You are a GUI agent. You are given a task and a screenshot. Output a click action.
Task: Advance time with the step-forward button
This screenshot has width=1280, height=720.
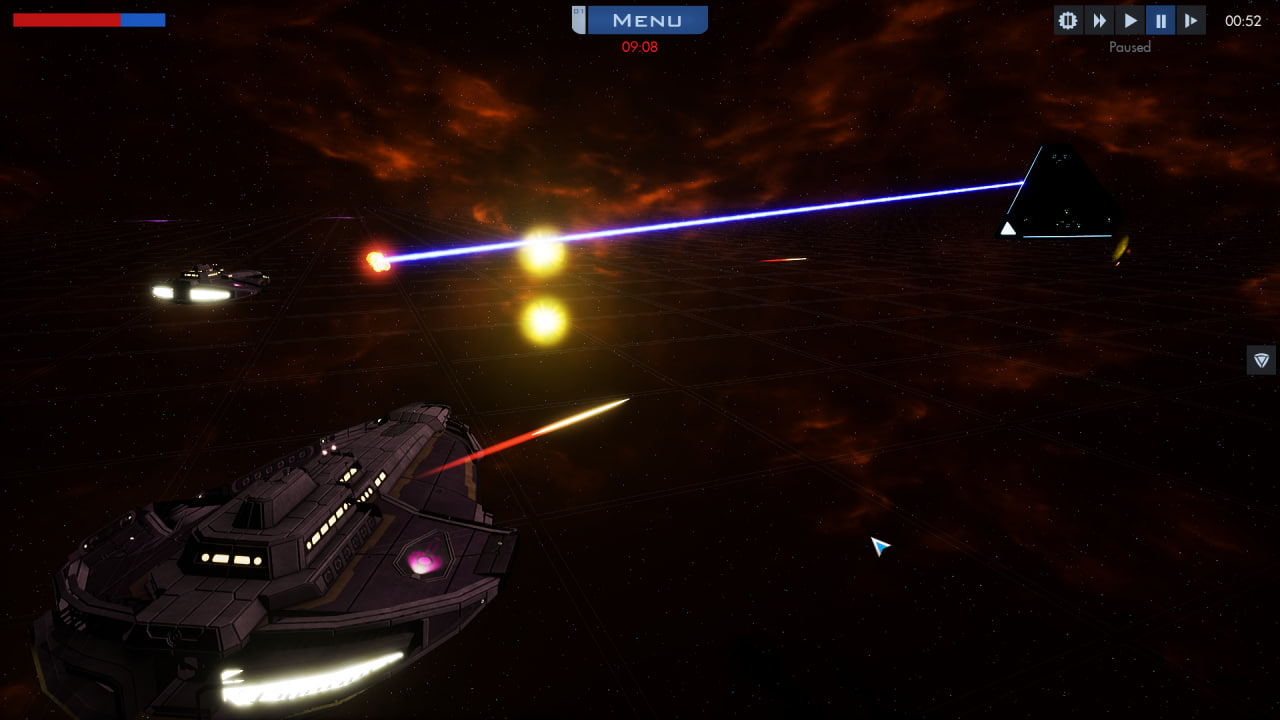(x=1191, y=20)
